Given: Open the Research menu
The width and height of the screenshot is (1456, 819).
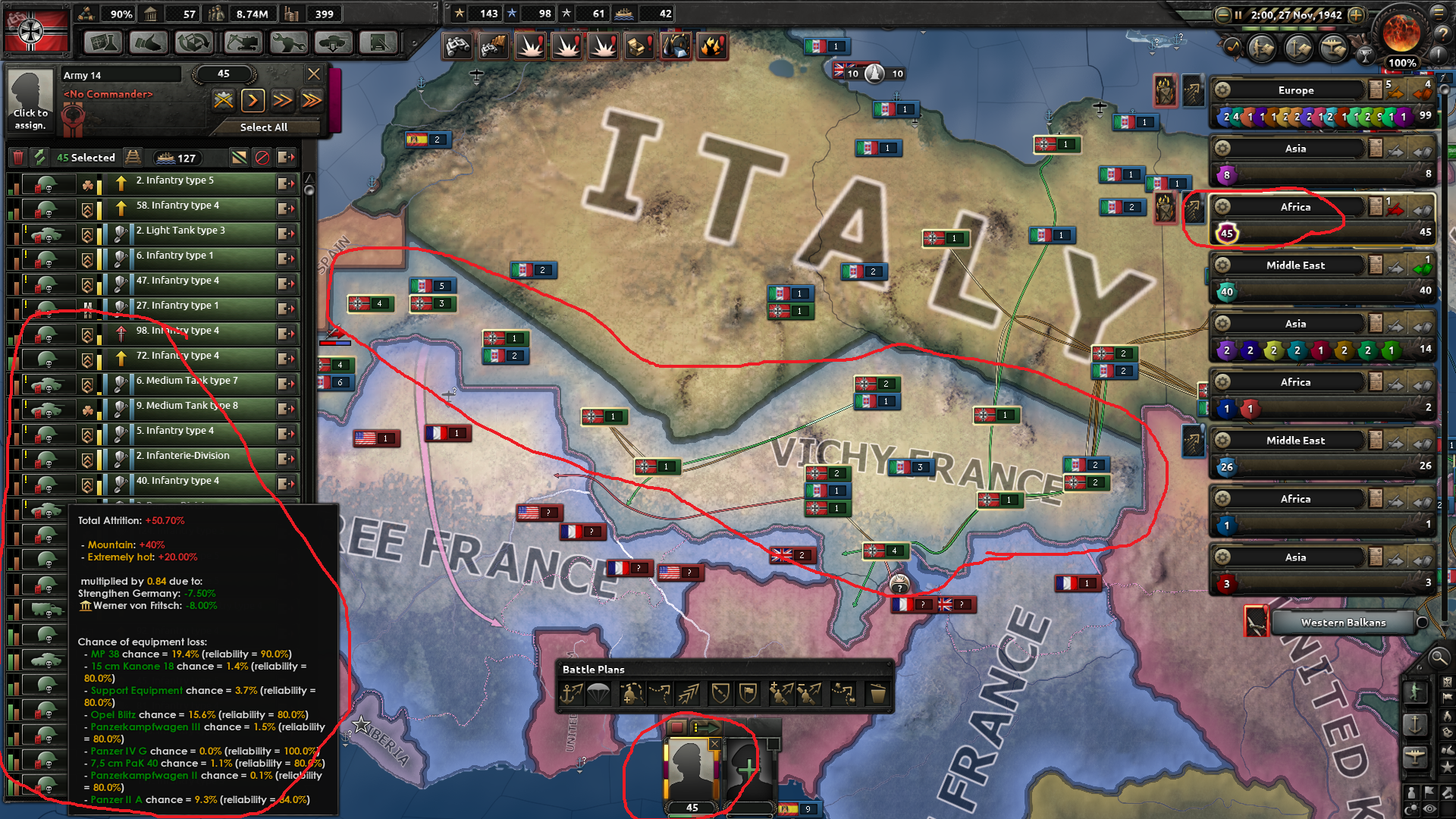Looking at the screenshot, I should pyautogui.click(x=103, y=43).
